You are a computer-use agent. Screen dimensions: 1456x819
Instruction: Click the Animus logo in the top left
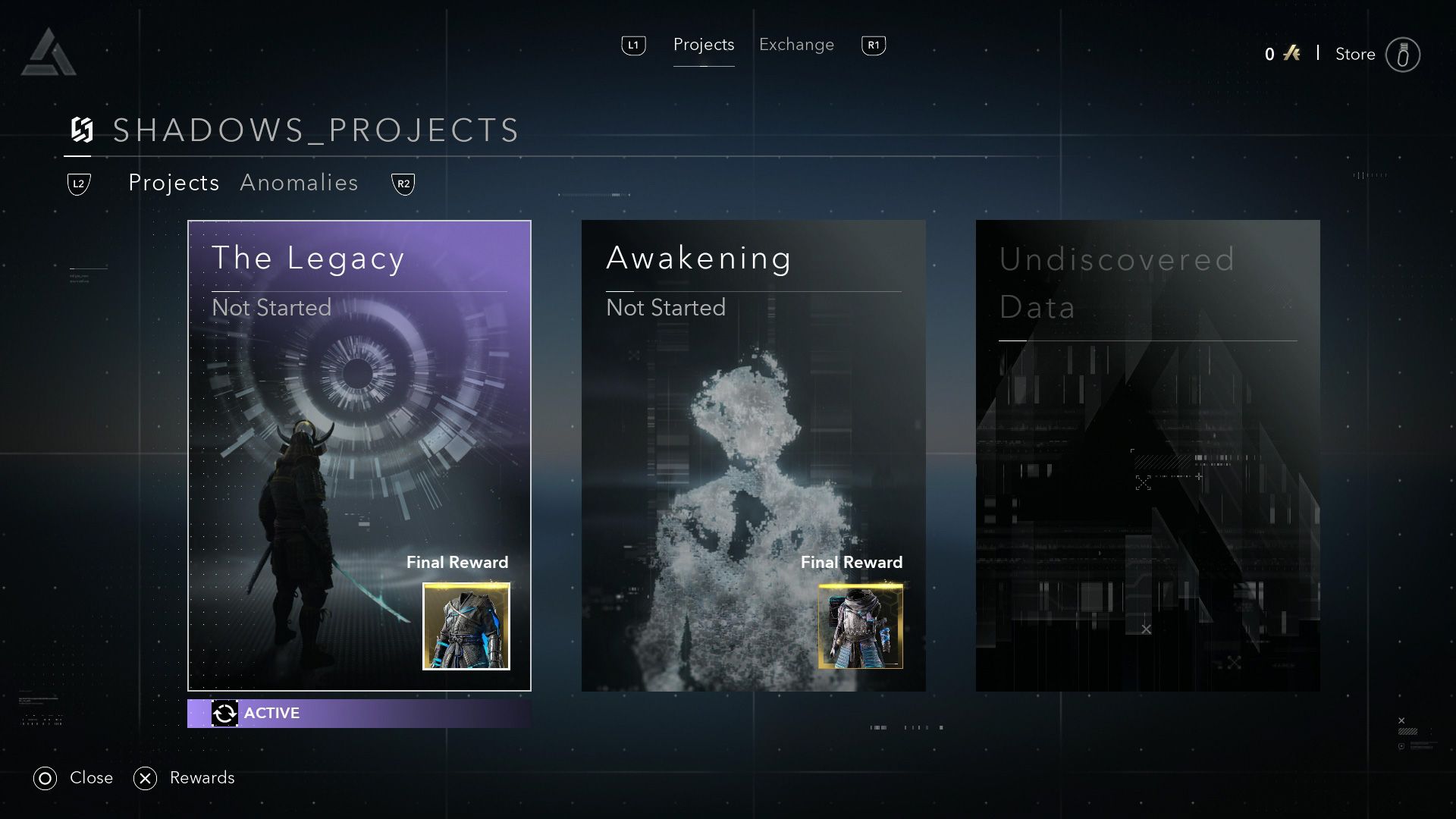point(50,50)
